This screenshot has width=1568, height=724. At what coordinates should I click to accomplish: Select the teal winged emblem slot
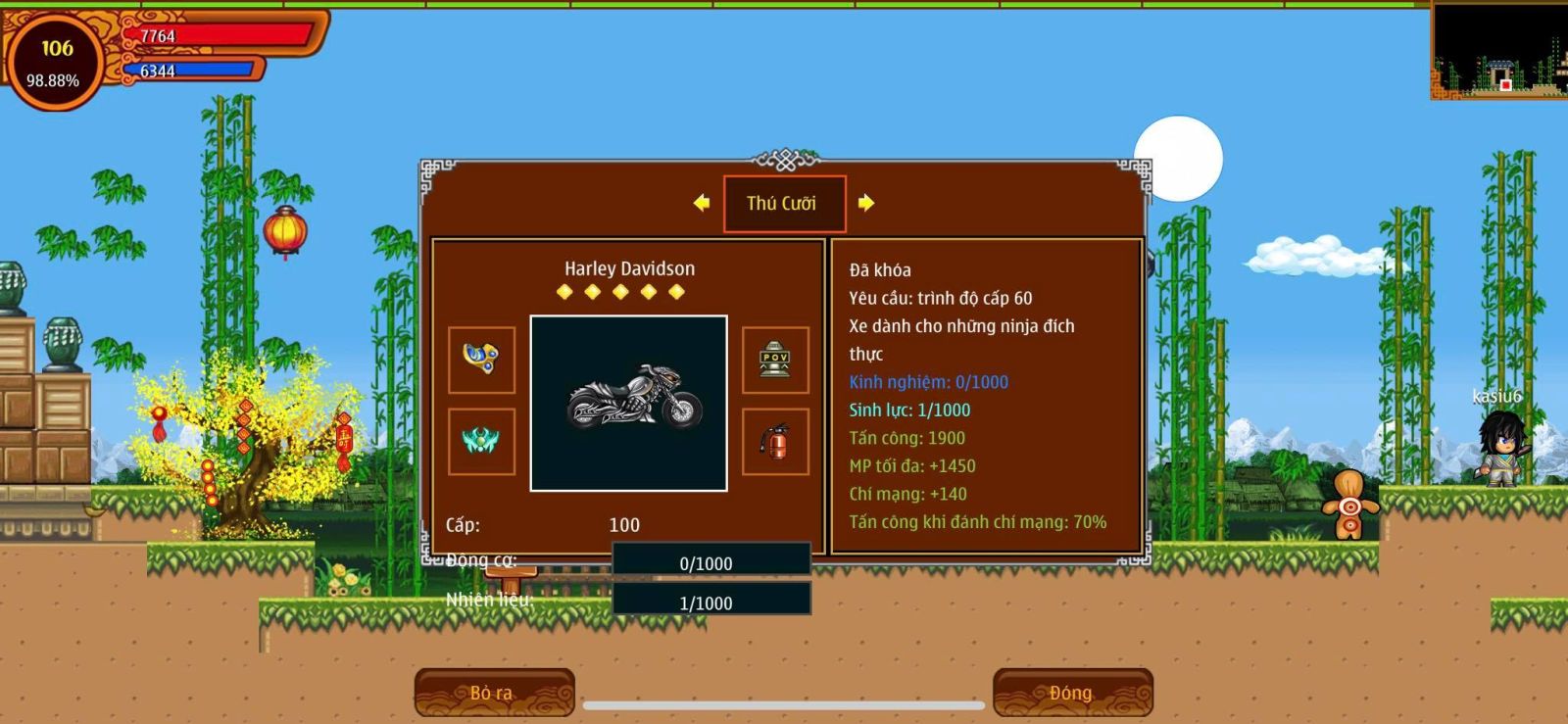pyautogui.click(x=481, y=441)
